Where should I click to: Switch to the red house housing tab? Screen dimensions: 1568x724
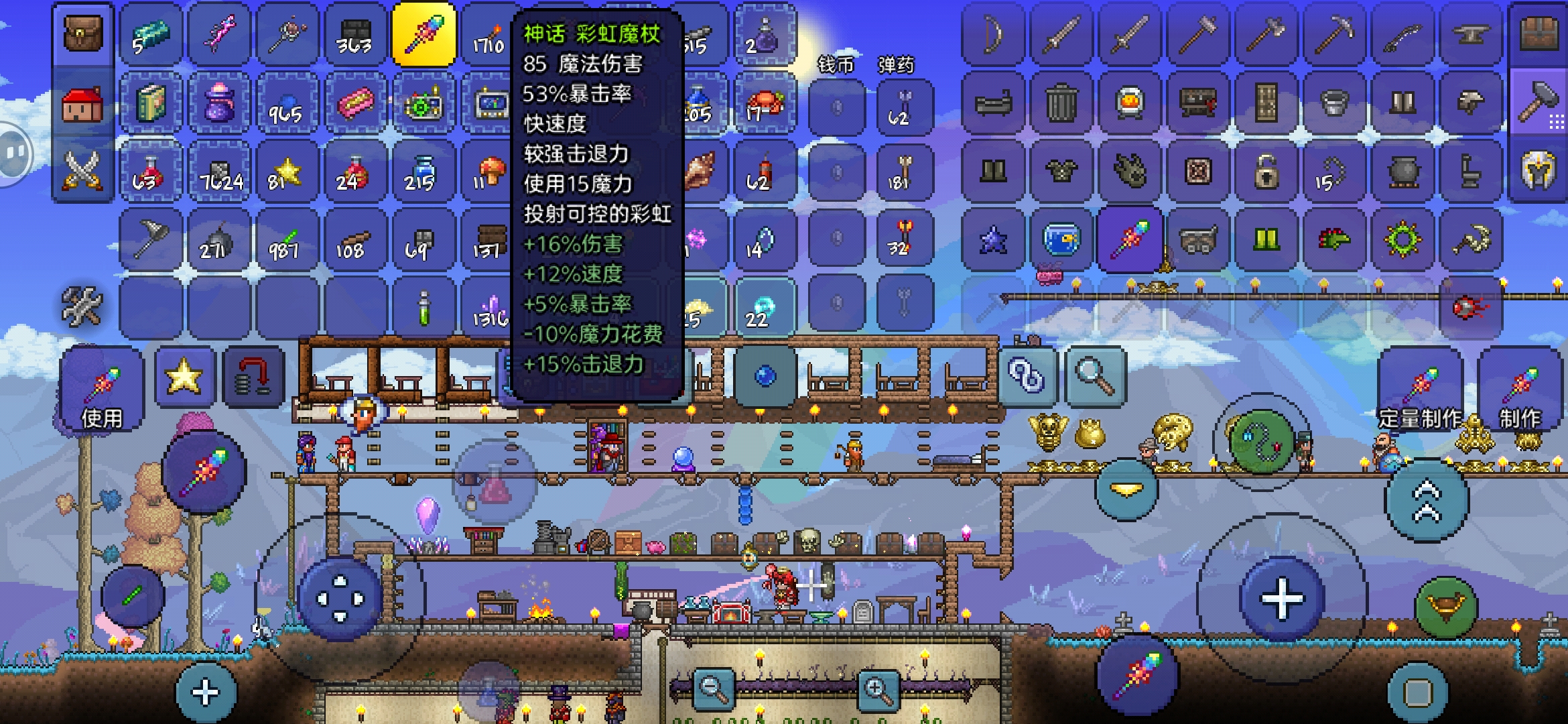point(83,105)
